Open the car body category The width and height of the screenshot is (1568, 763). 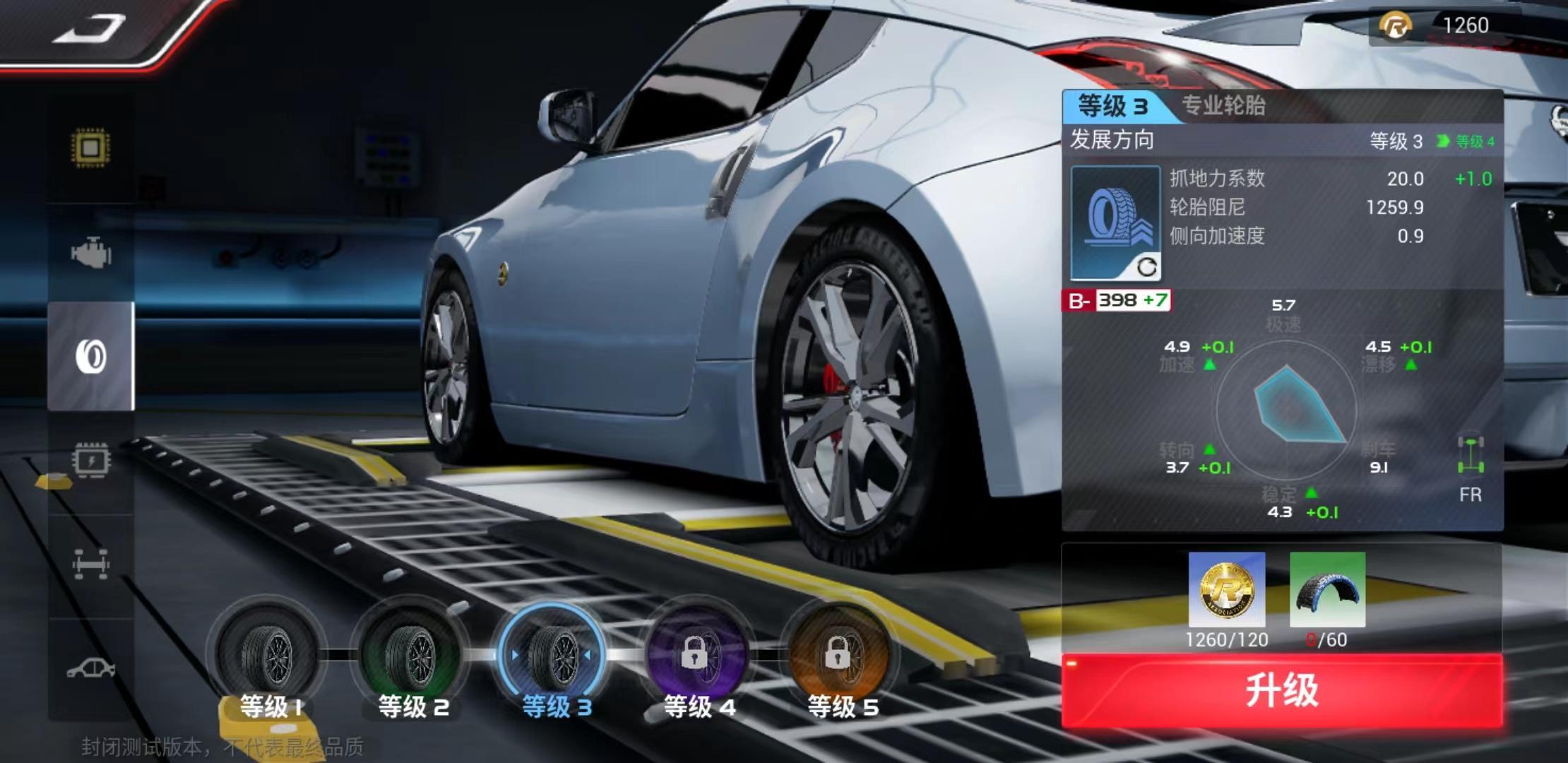[x=90, y=668]
